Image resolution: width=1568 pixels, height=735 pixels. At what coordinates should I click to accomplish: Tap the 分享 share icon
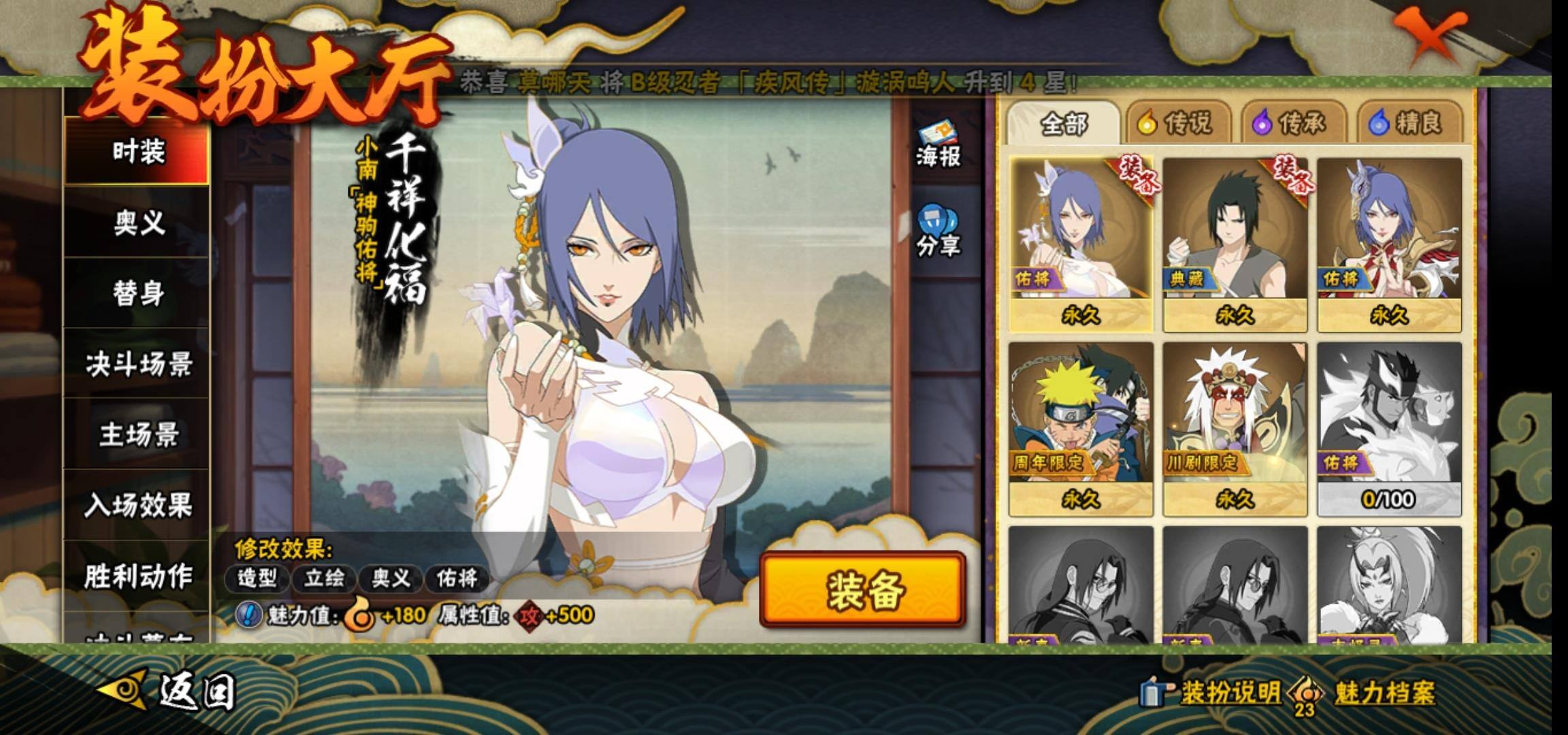click(937, 231)
